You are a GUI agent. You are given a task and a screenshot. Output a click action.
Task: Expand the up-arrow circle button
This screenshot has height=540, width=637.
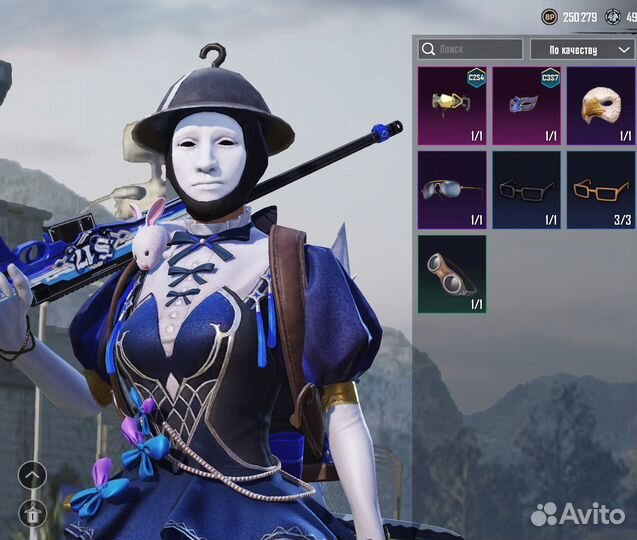tap(31, 474)
